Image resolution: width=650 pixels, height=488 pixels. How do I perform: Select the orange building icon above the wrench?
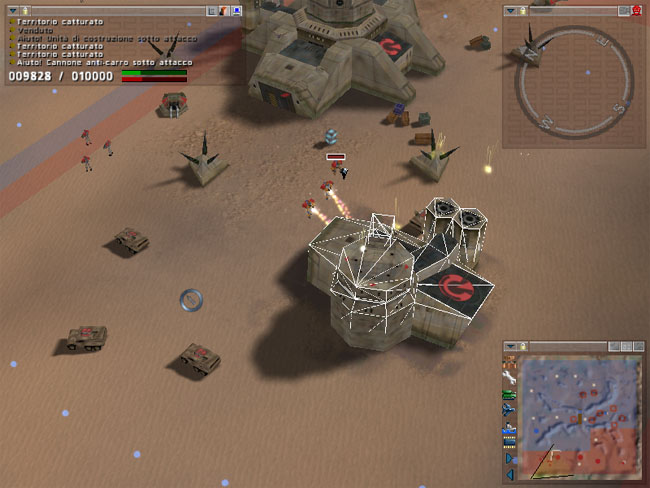click(510, 362)
